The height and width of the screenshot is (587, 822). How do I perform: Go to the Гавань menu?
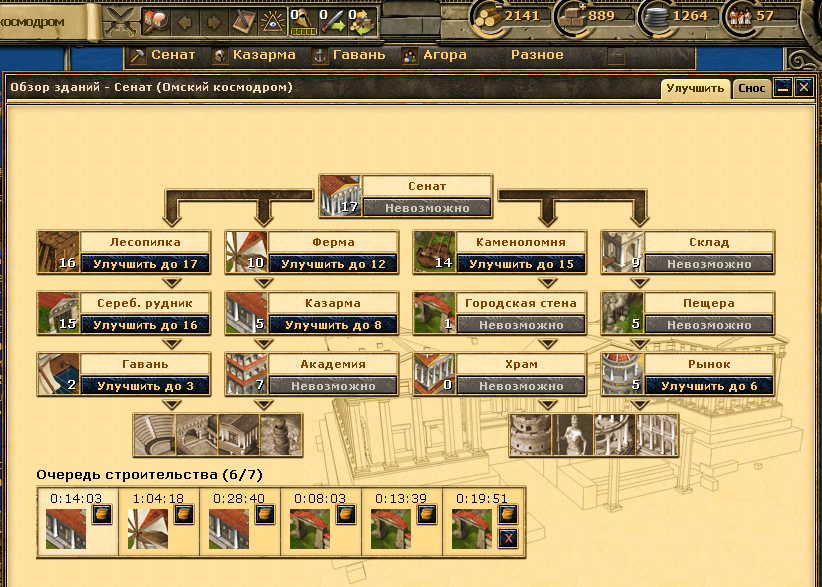[x=349, y=55]
